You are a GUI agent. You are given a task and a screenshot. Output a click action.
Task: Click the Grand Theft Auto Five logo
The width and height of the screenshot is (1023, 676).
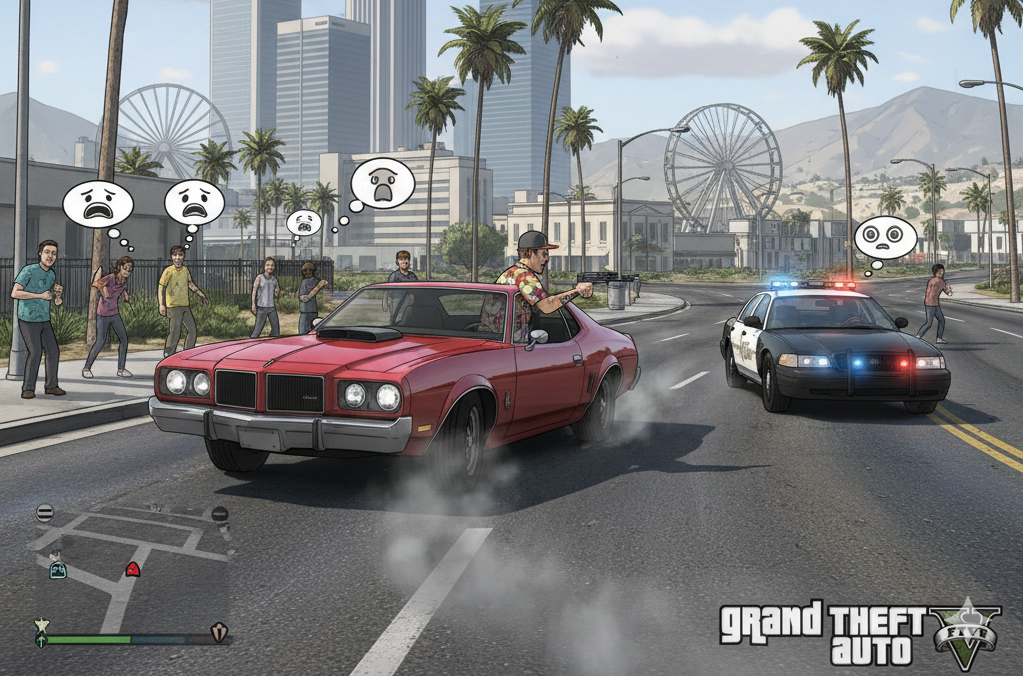coord(859,634)
